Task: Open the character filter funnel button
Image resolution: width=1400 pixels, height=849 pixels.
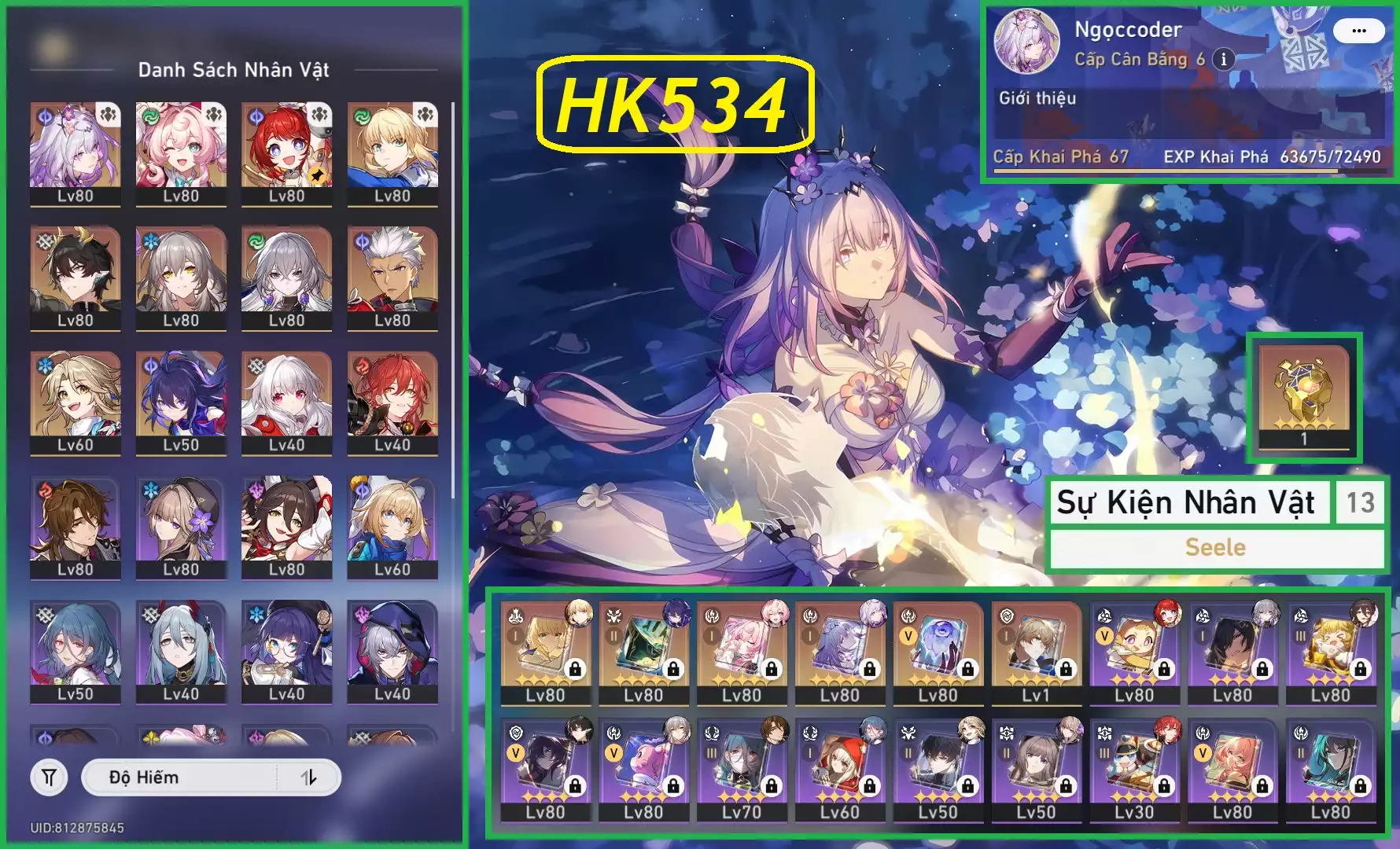Action: [49, 777]
